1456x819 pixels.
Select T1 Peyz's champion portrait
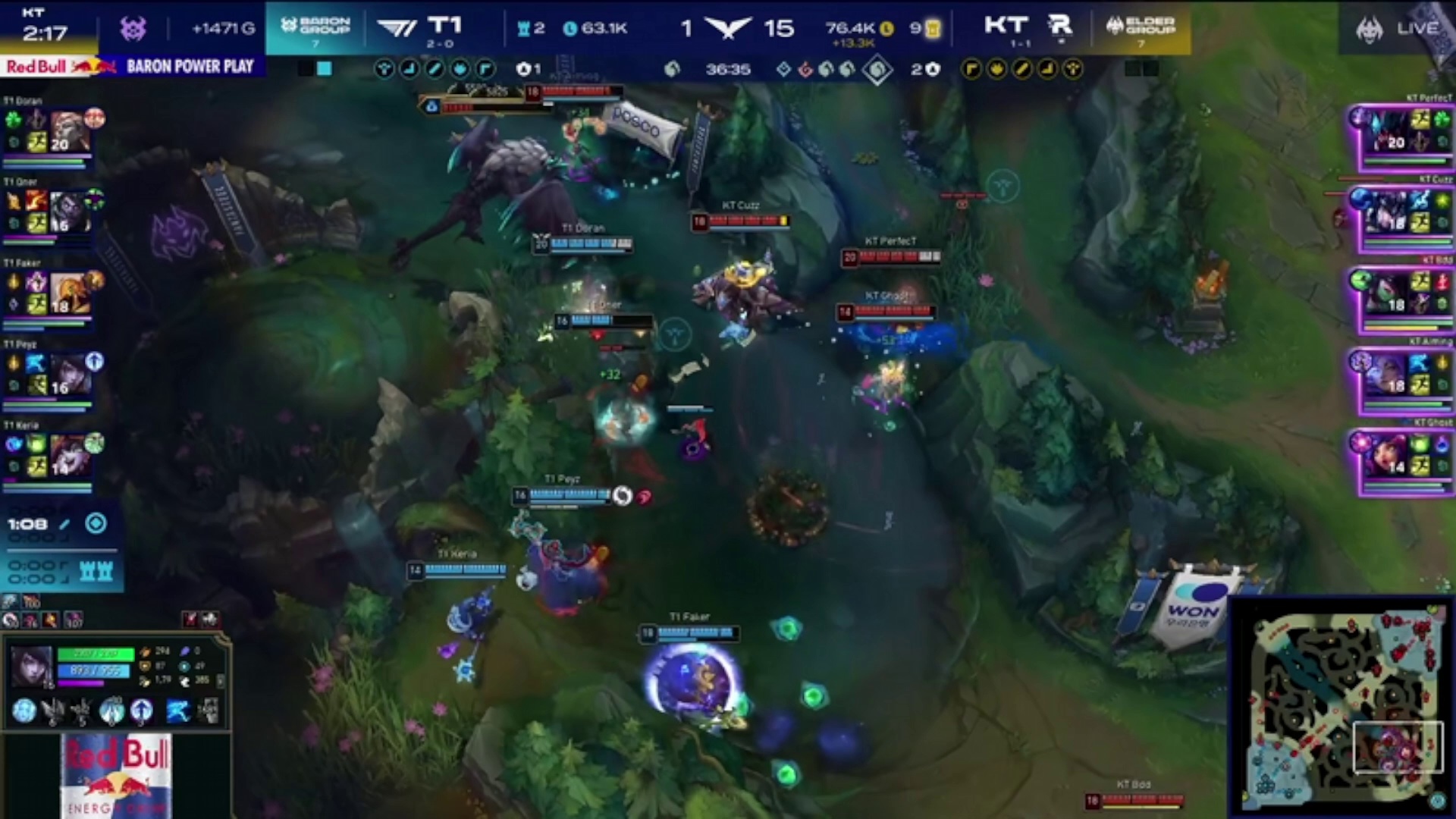70,375
